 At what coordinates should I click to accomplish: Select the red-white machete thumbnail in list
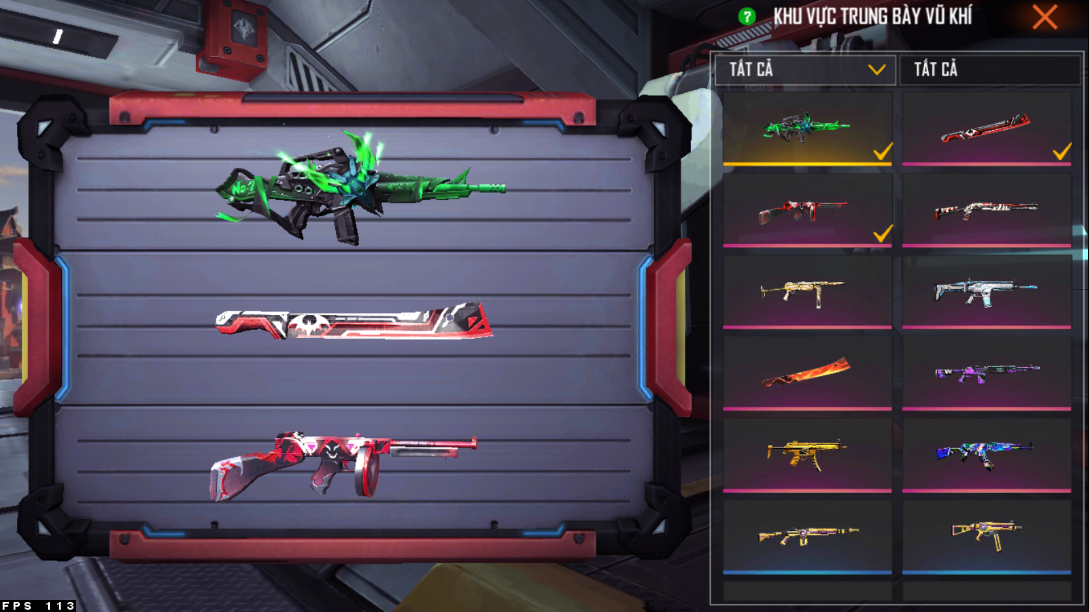987,128
